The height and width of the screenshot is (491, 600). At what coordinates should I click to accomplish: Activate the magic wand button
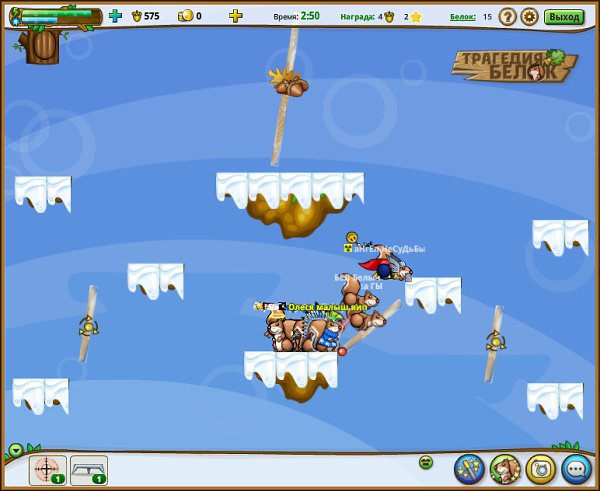pyautogui.click(x=469, y=467)
